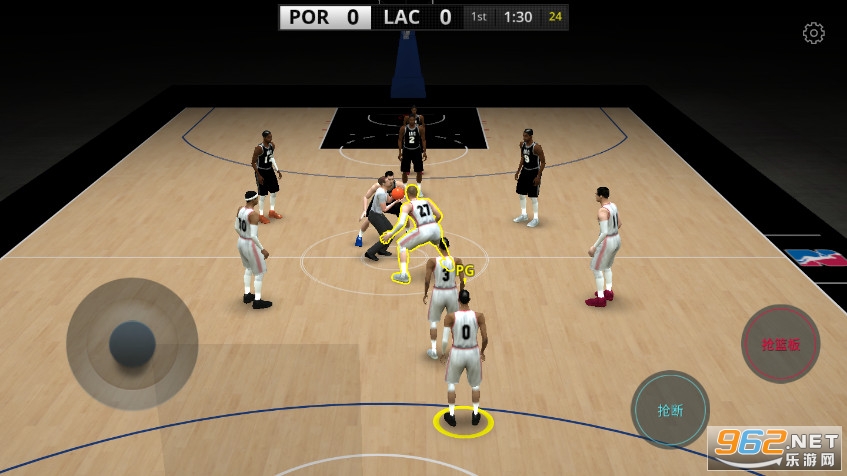
Task: Tap the teal 抢断 steal button
Action: [x=670, y=410]
